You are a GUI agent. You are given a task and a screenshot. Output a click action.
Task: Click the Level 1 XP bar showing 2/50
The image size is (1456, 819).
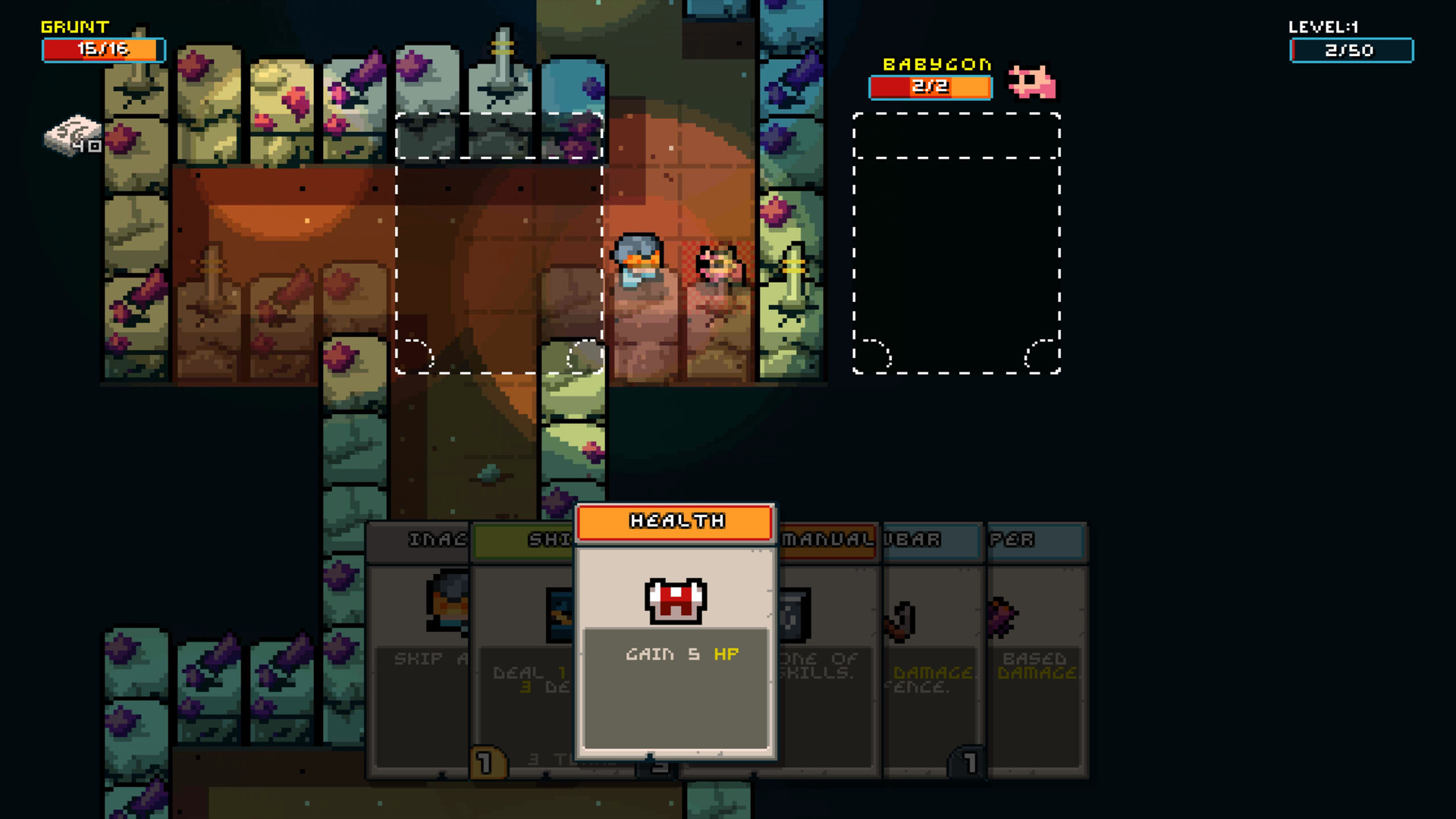point(1351,50)
